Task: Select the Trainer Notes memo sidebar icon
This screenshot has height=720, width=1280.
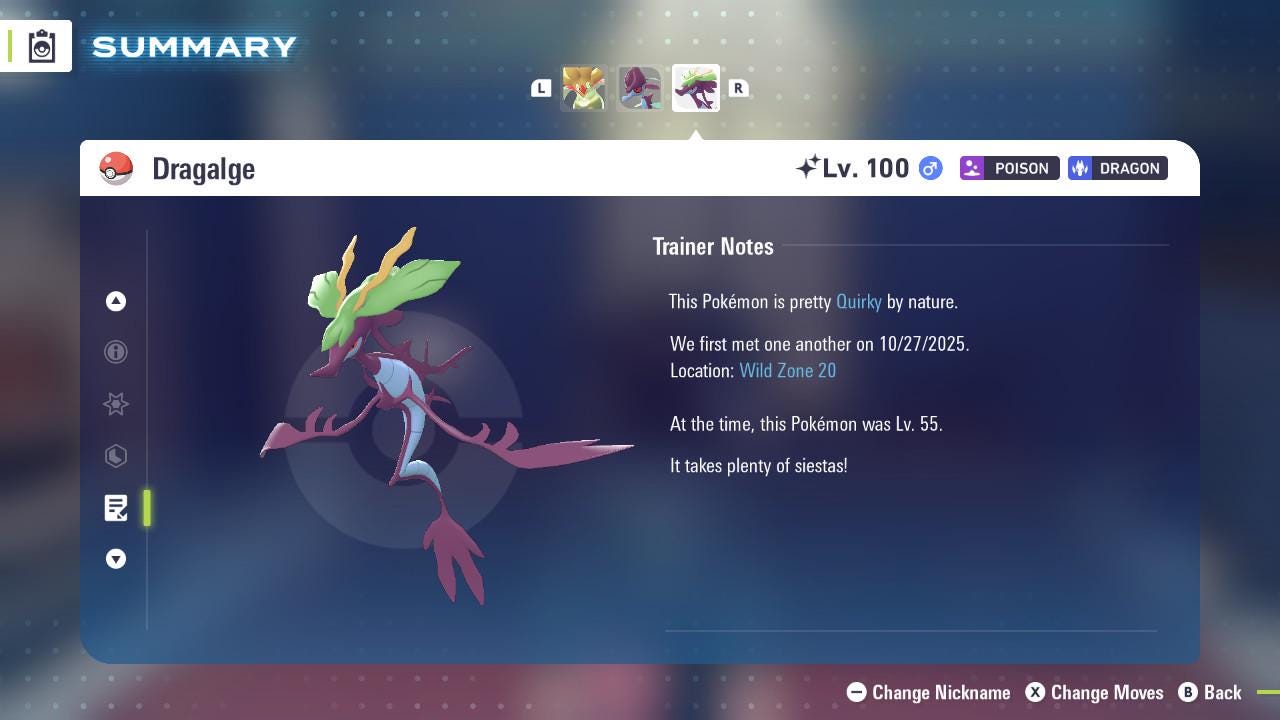Action: [116, 508]
